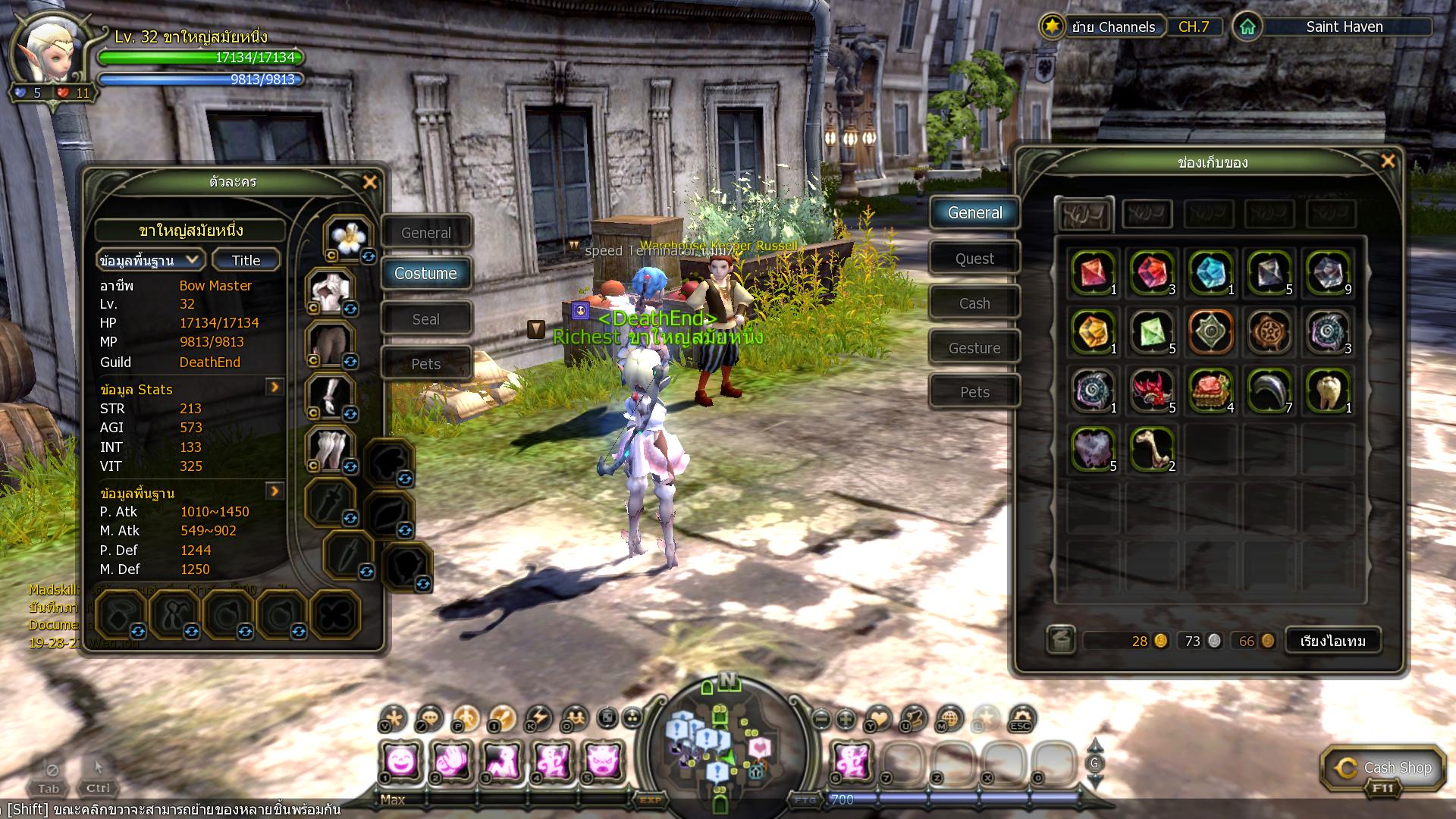
Task: Use the smiley face gesture on hotbar
Action: [400, 761]
